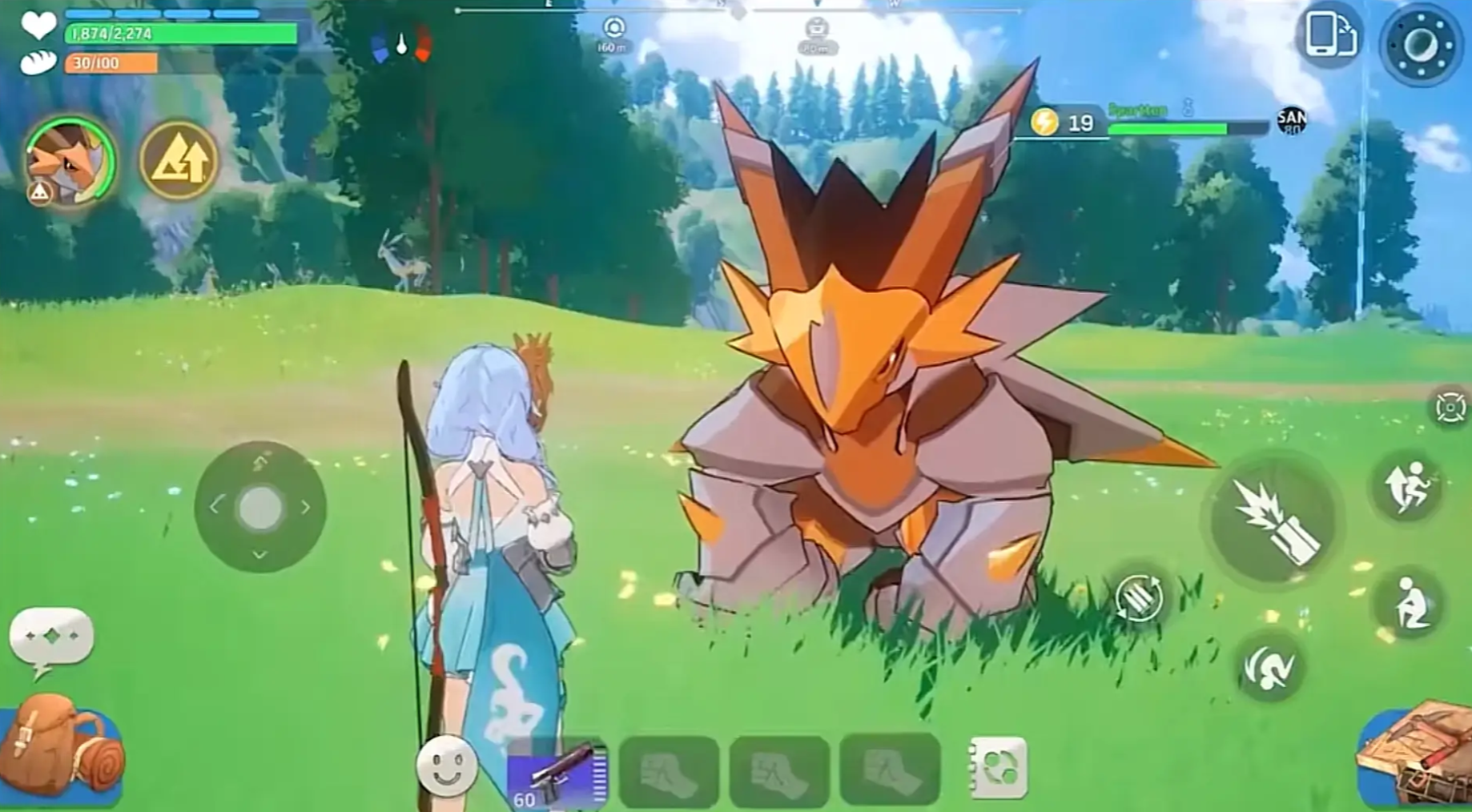Activate the golden mountain arrow skill
1472x812 pixels.
coord(179,160)
